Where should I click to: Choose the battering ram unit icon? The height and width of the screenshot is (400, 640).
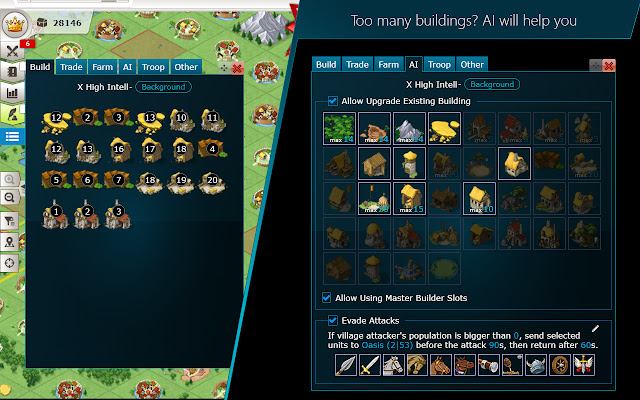pyautogui.click(x=487, y=366)
